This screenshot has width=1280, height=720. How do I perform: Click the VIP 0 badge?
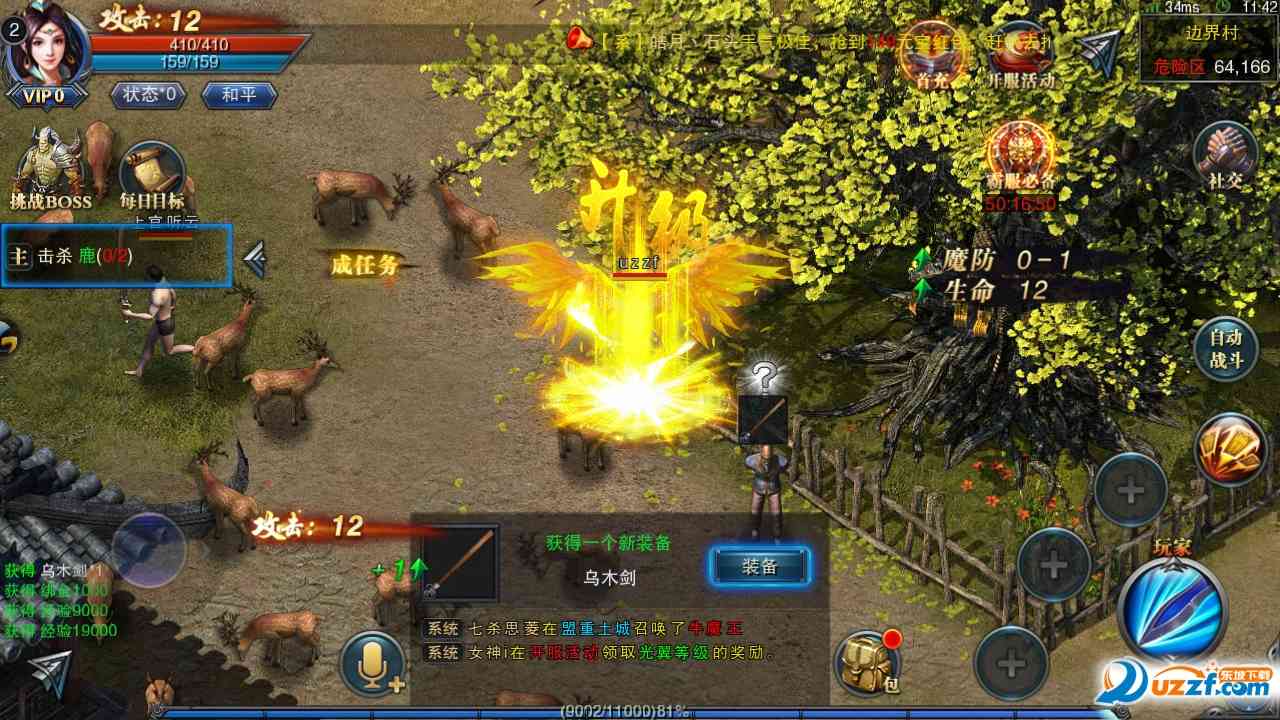pos(47,96)
